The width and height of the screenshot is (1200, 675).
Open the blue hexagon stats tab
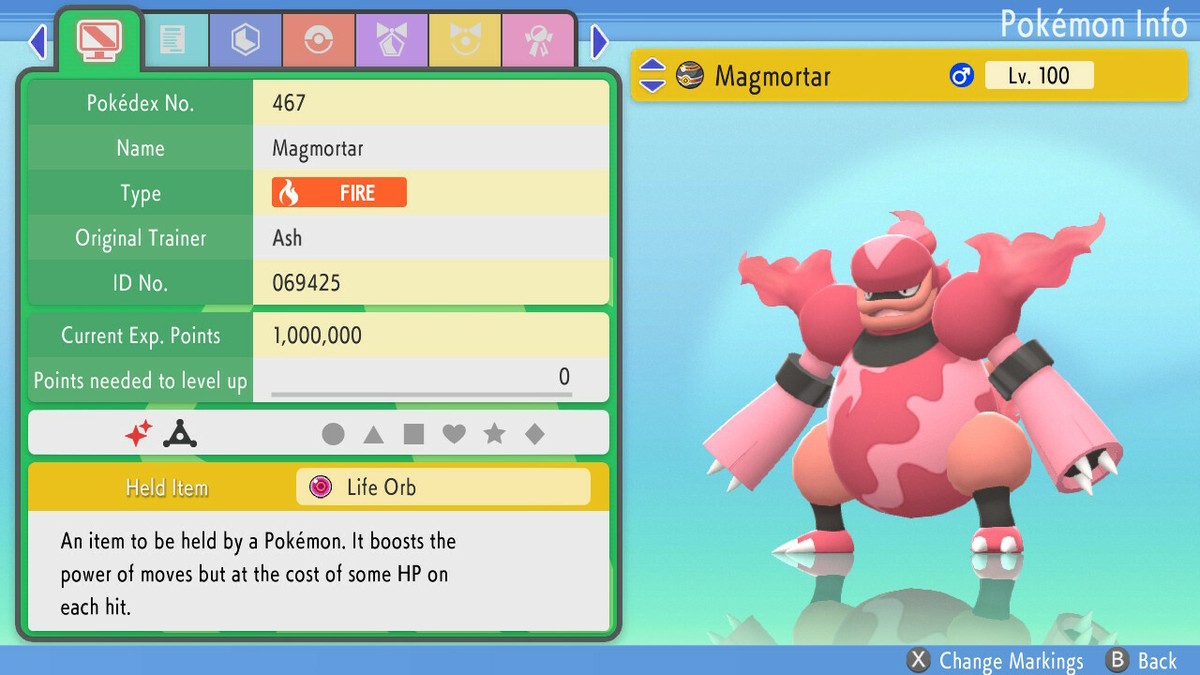[245, 40]
